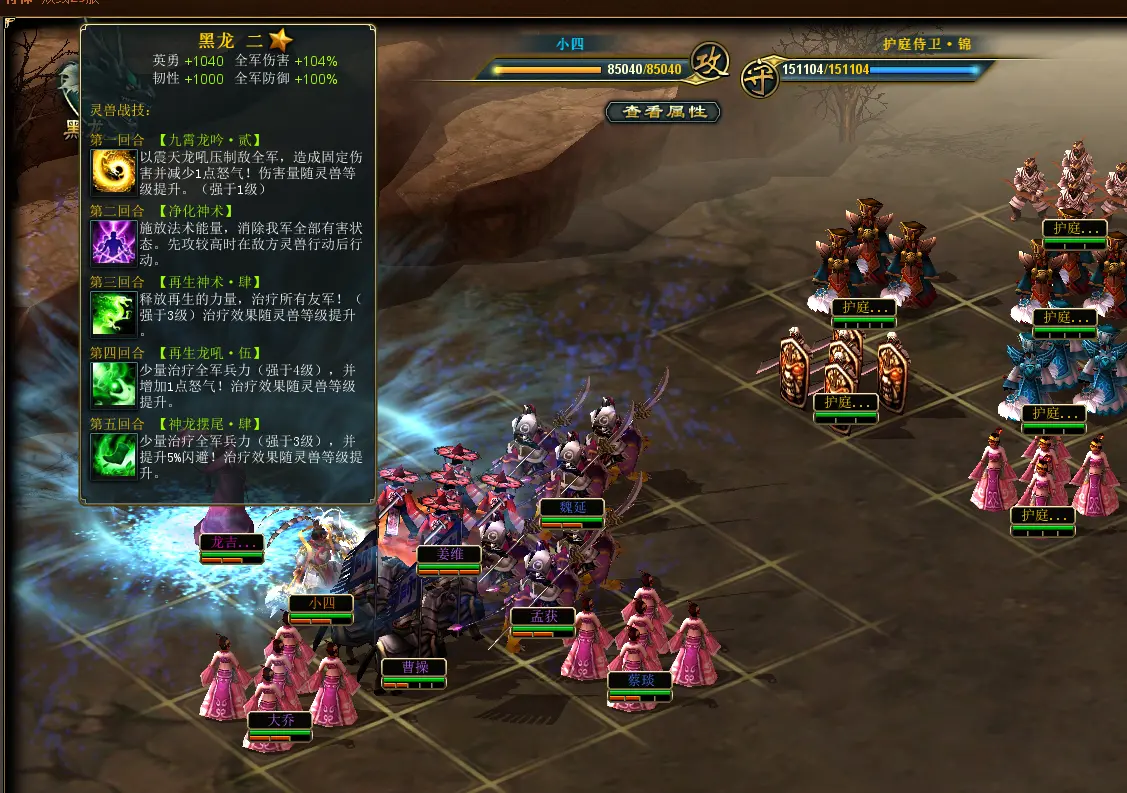Image resolution: width=1127 pixels, height=793 pixels.
Task: Pick the 神龙摆尾 skill icon
Action: click(x=113, y=455)
